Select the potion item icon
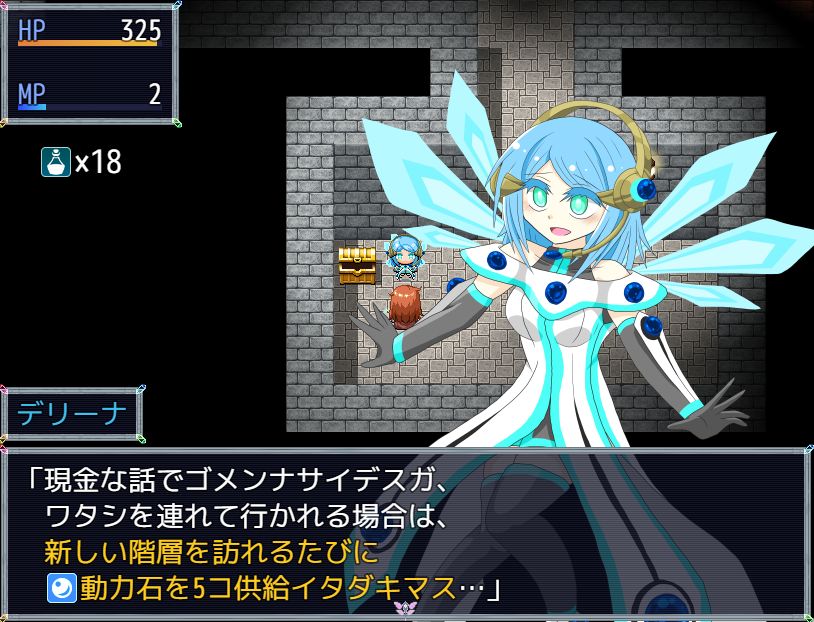Viewport: 814px width, 622px height. (x=55, y=162)
